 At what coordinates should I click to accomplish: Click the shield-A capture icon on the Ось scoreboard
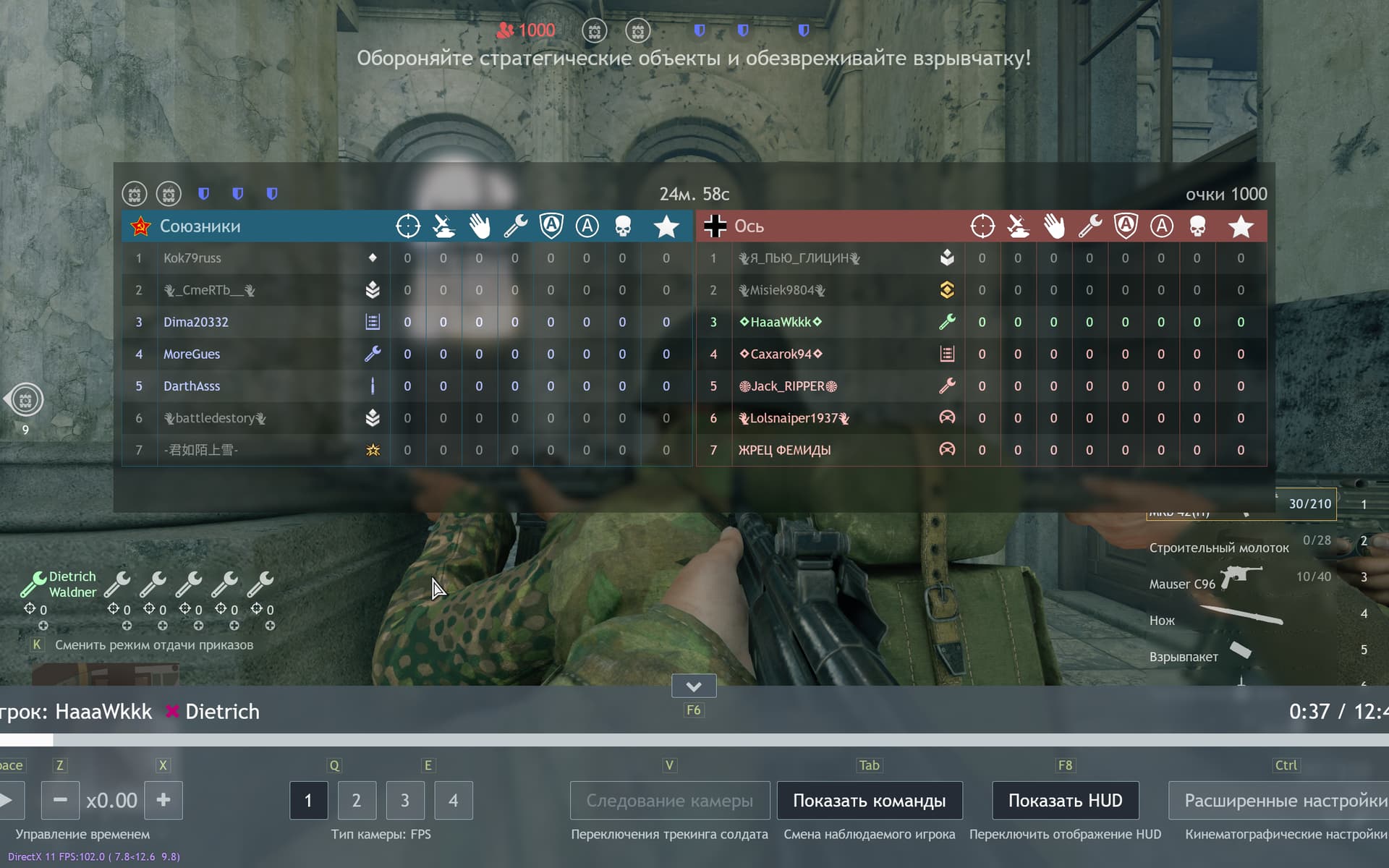(x=1126, y=226)
